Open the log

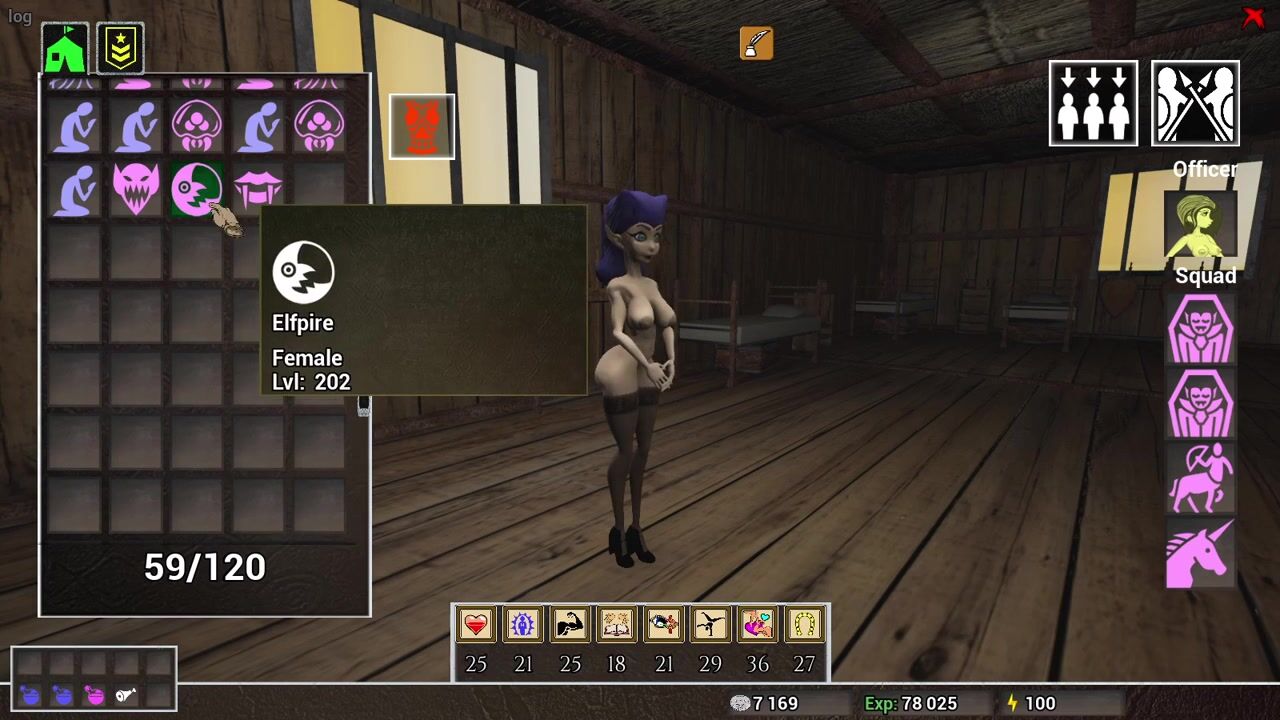[x=19, y=17]
